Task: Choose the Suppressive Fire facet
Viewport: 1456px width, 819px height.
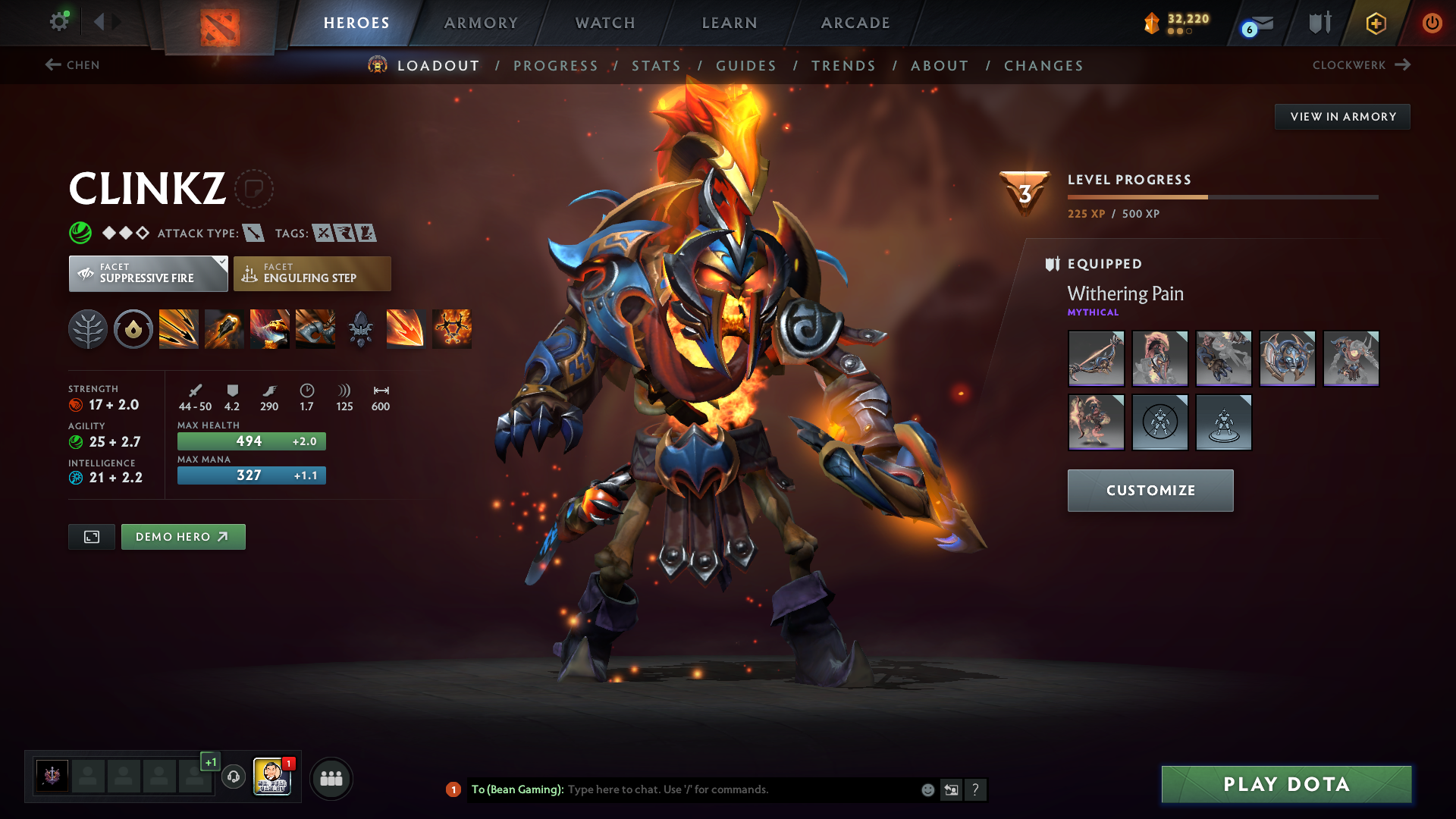Action: 148,274
